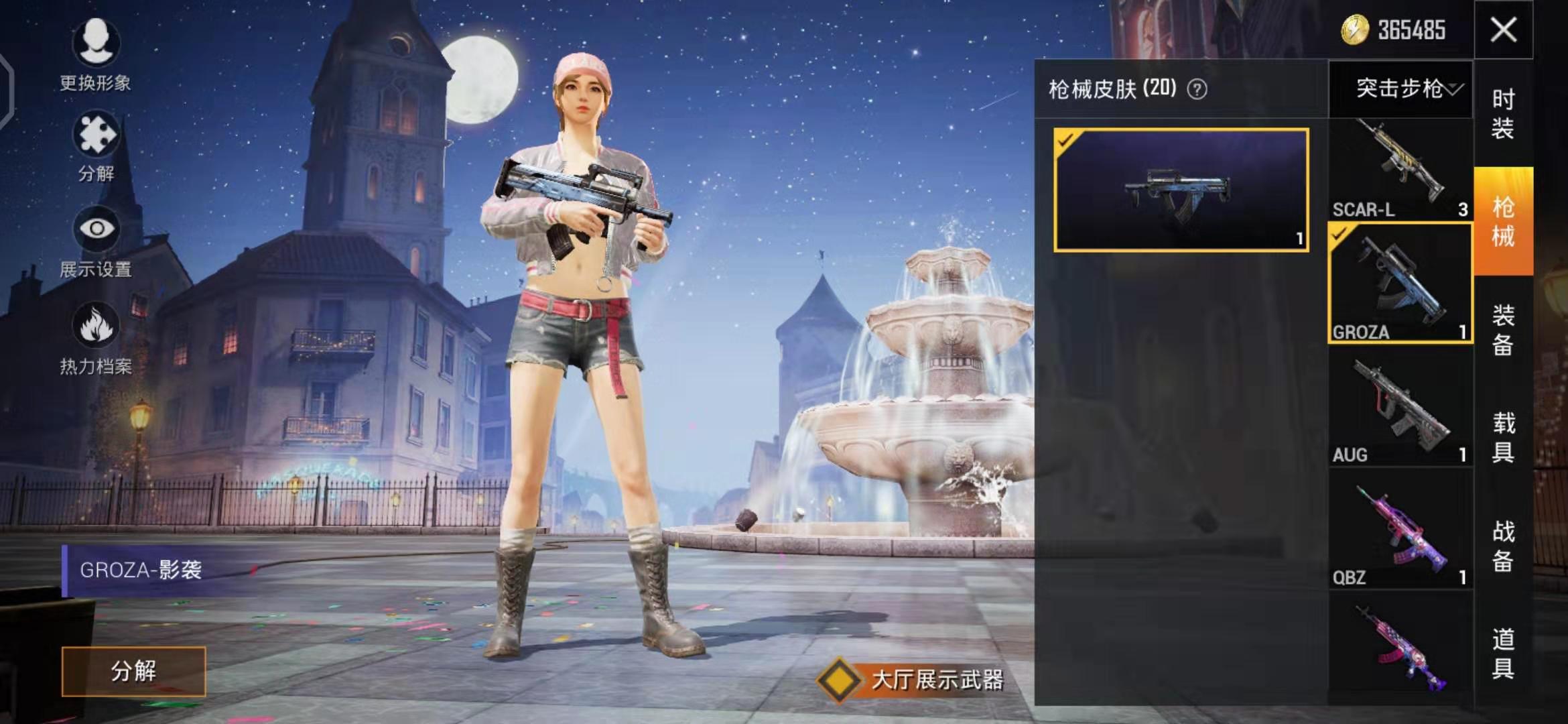Open the 突击步枪 weapon type dropdown
The image size is (1568, 724).
pyautogui.click(x=1402, y=88)
